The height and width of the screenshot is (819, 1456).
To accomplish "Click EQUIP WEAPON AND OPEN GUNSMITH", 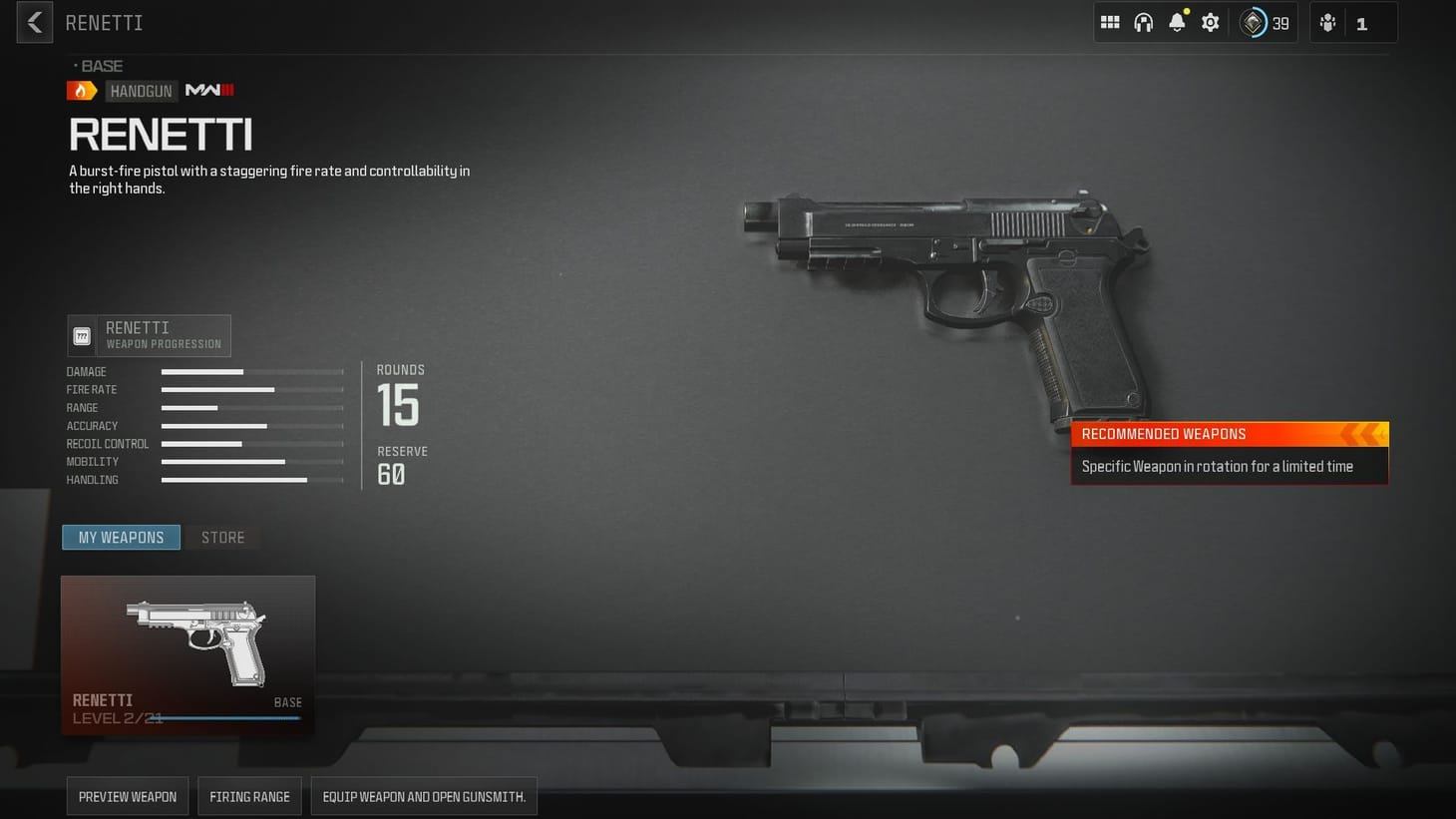I will click(x=423, y=796).
